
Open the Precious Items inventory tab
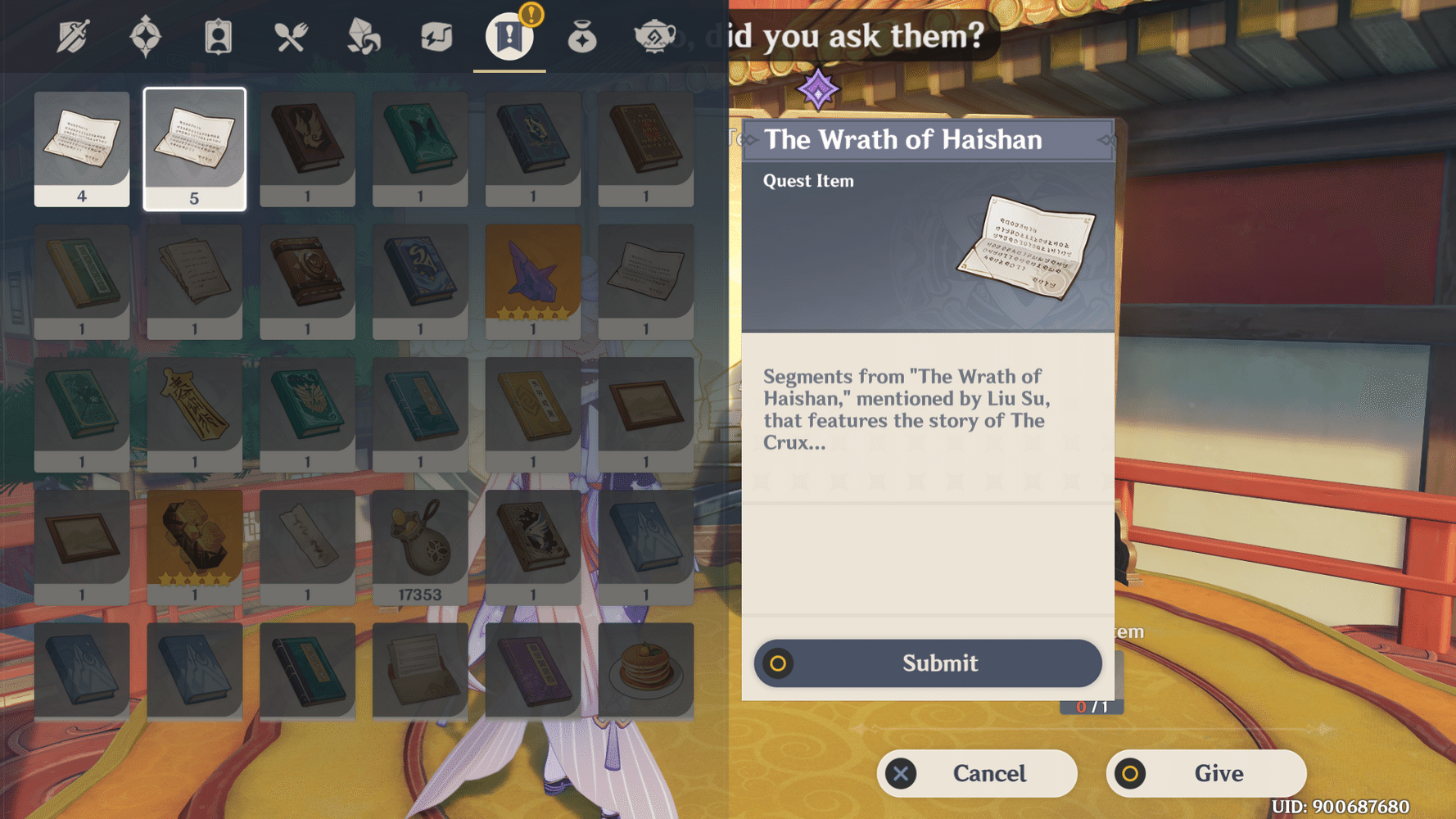[x=581, y=37]
